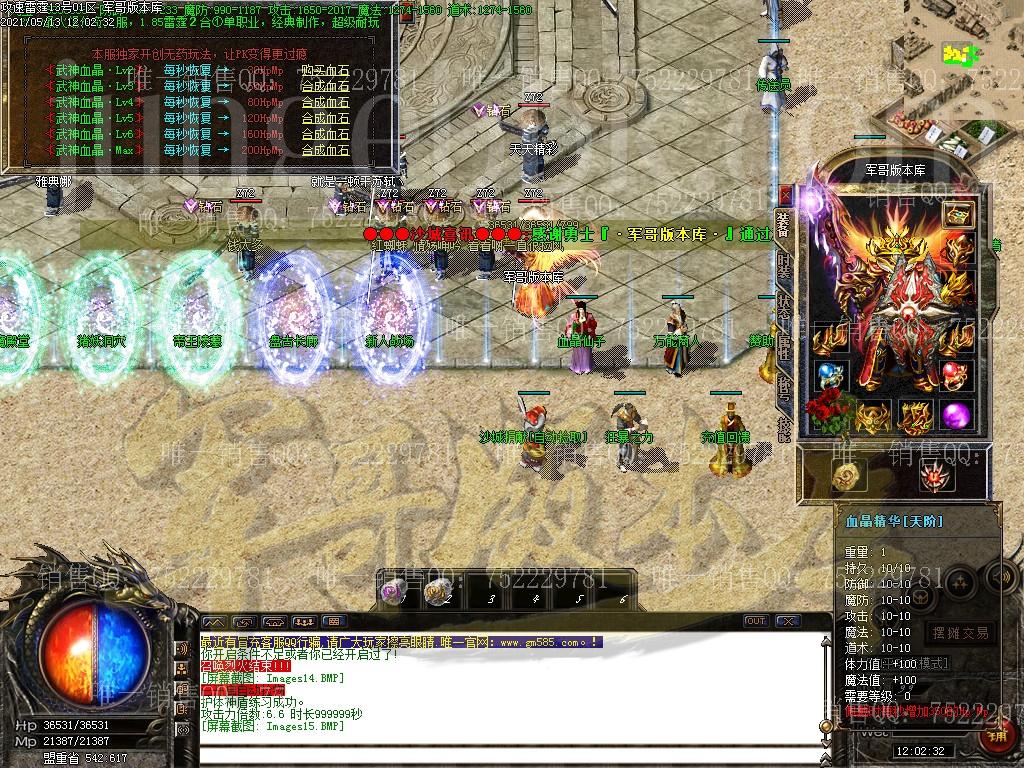Switch to the 属性 attributes tab
1024x768 pixels.
pos(783,345)
